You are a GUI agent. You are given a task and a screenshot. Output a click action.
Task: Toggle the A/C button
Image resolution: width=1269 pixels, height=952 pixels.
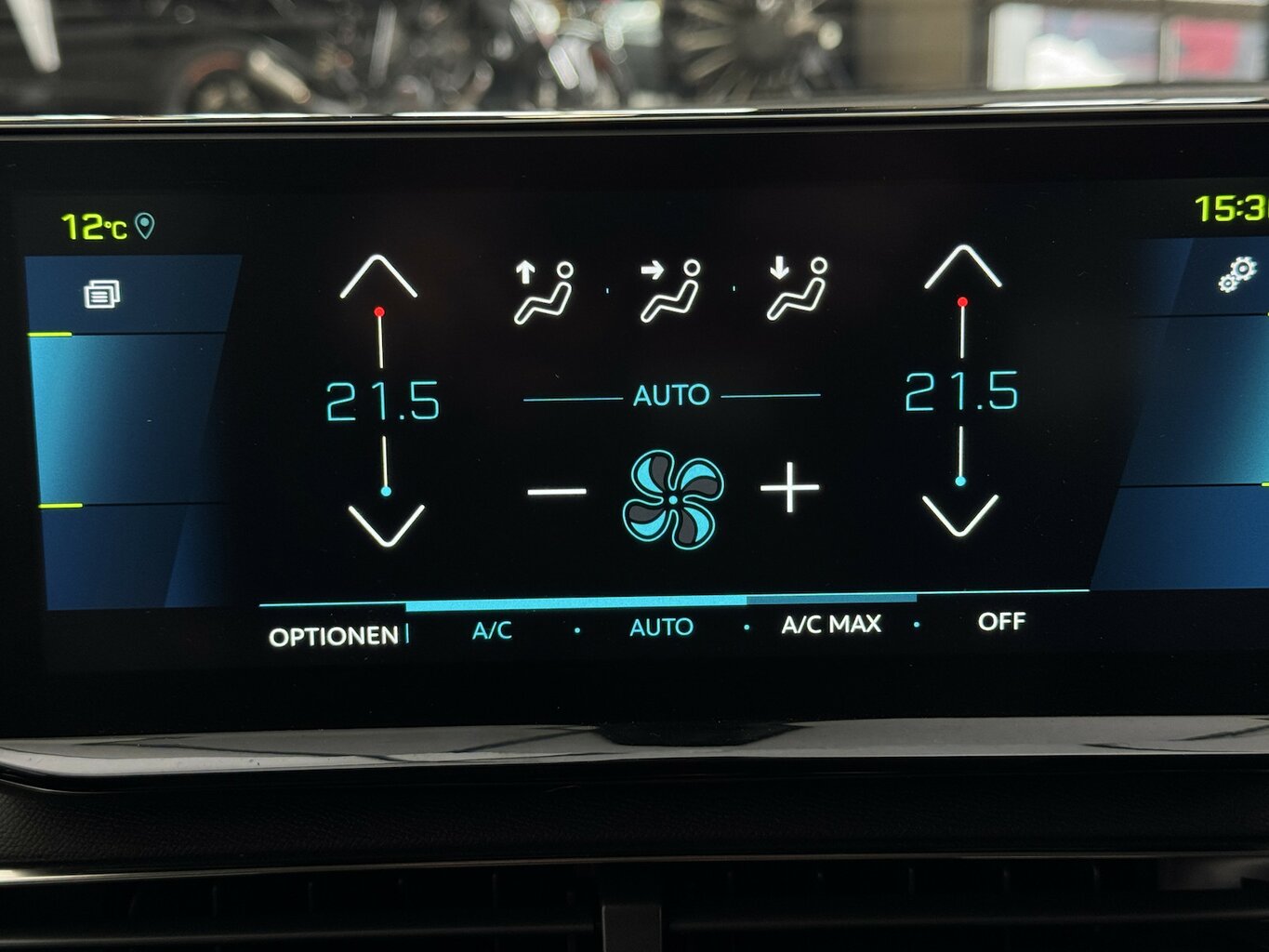492,631
